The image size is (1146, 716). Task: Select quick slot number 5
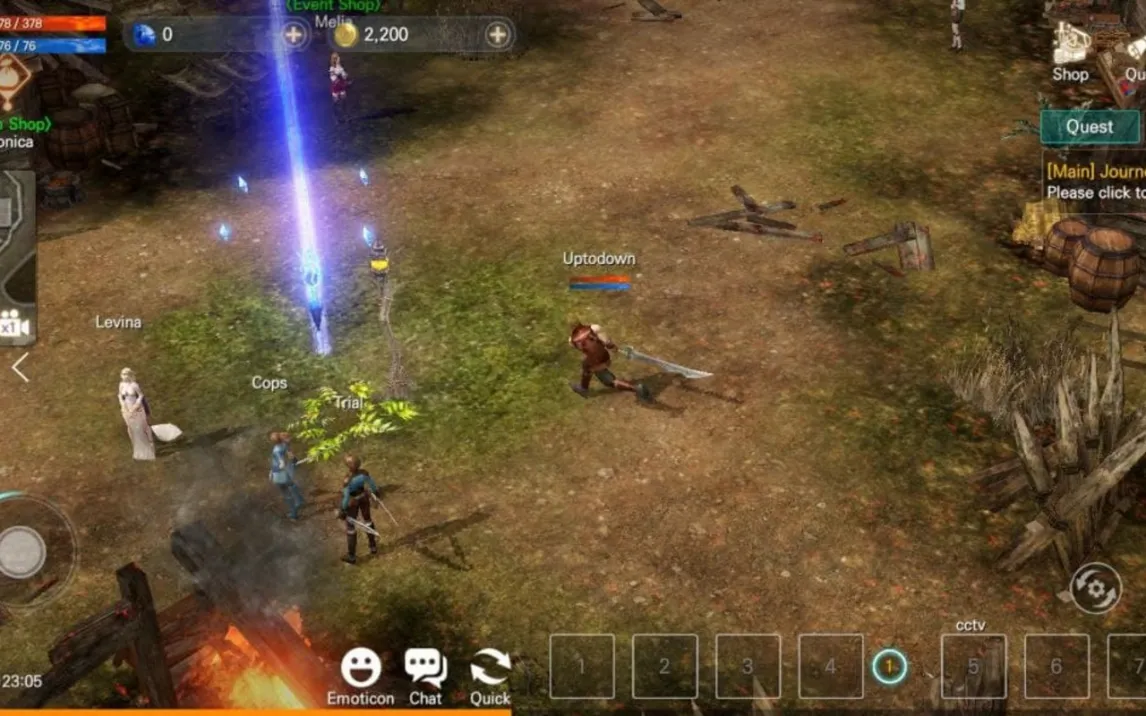[973, 666]
